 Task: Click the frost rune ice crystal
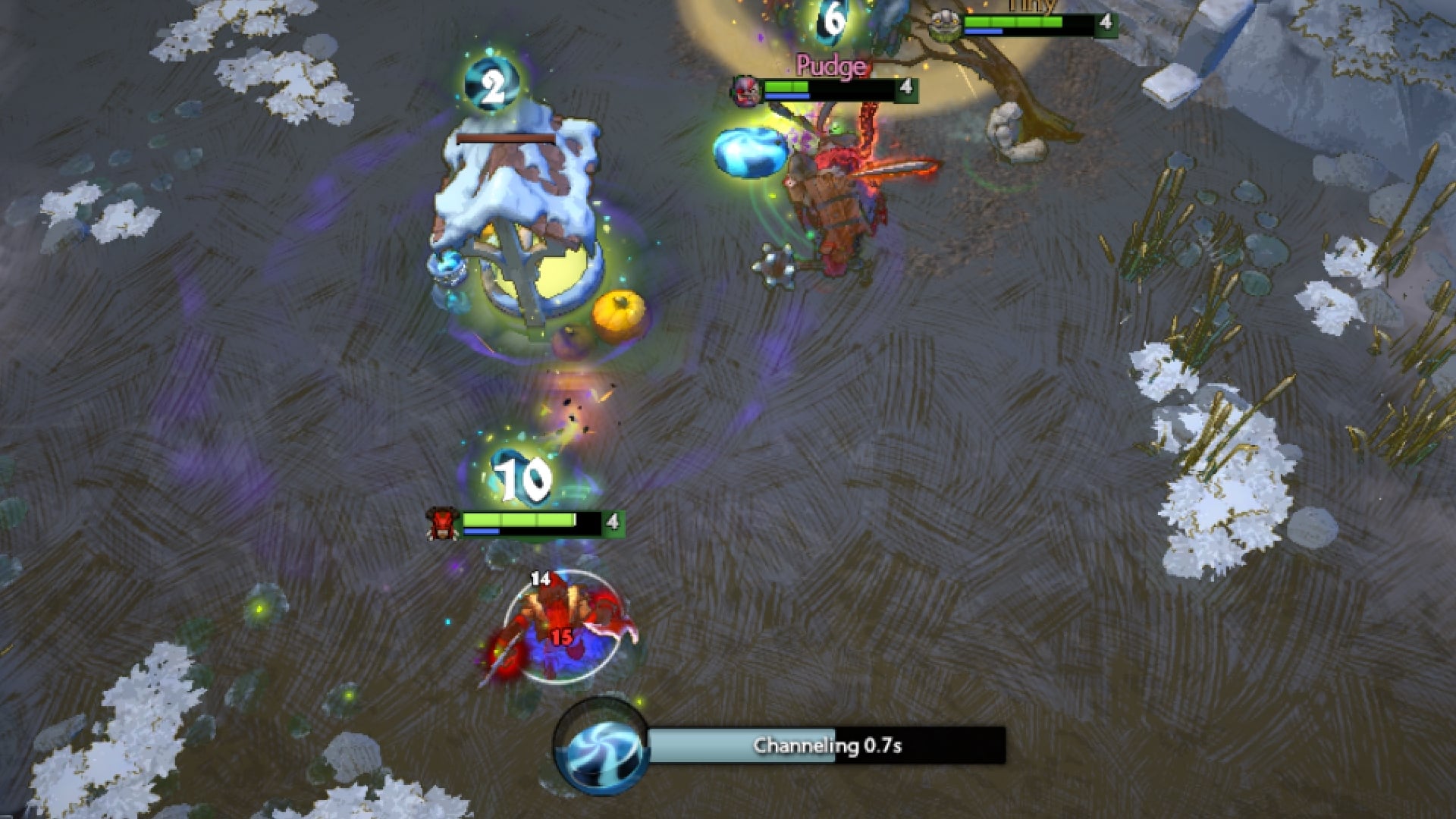point(751,151)
